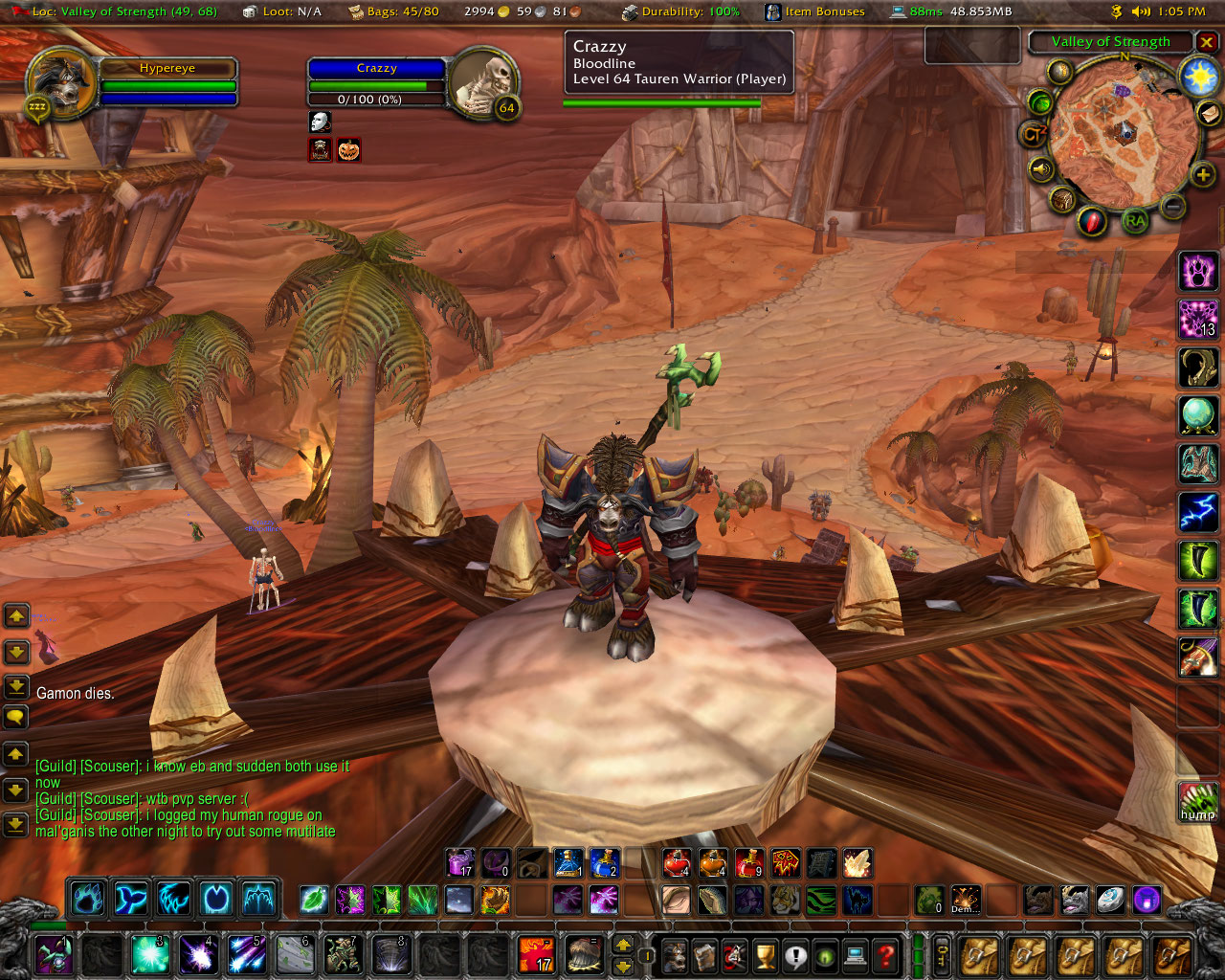Viewport: 1225px width, 980px height.
Task: Zoom in the minimap with the plus button
Action: 1203,174
